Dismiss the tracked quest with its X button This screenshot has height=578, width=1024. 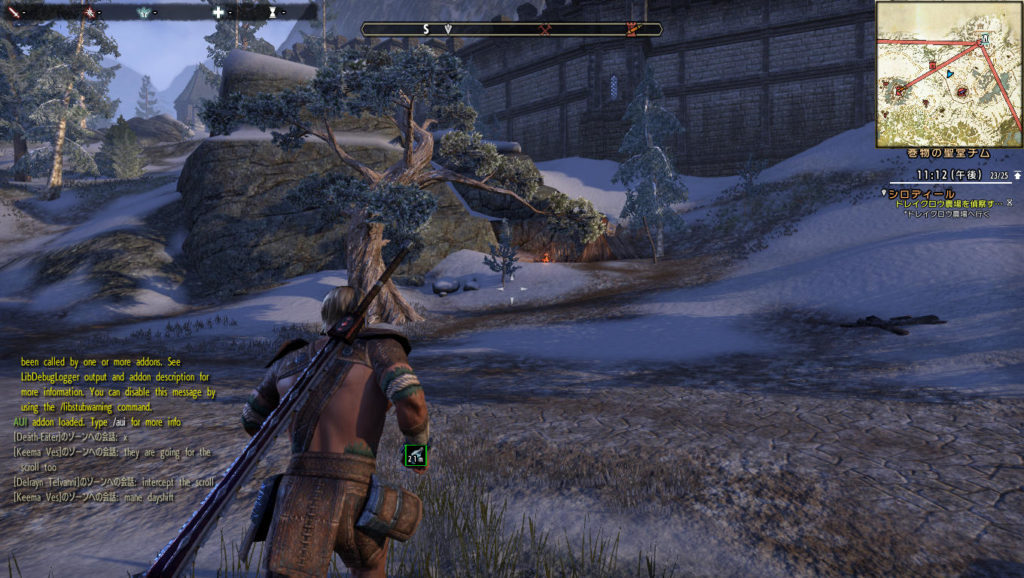click(x=1008, y=203)
